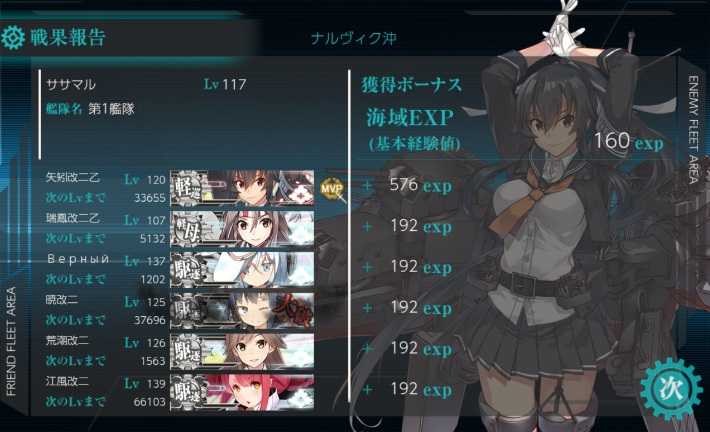
Task: Pick the Arashio Kai Ni ship banner
Action: point(242,350)
